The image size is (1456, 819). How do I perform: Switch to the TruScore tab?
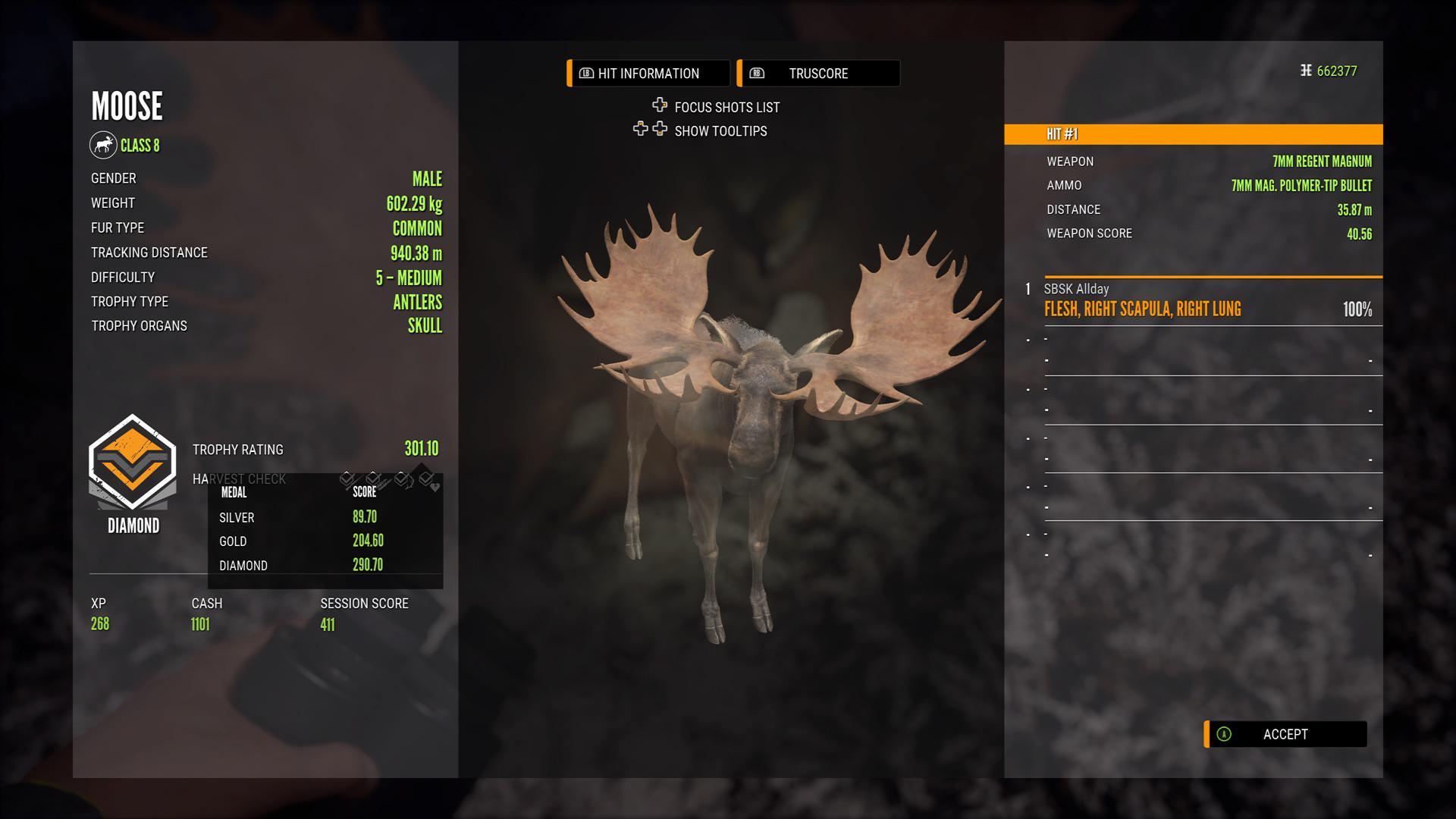817,73
